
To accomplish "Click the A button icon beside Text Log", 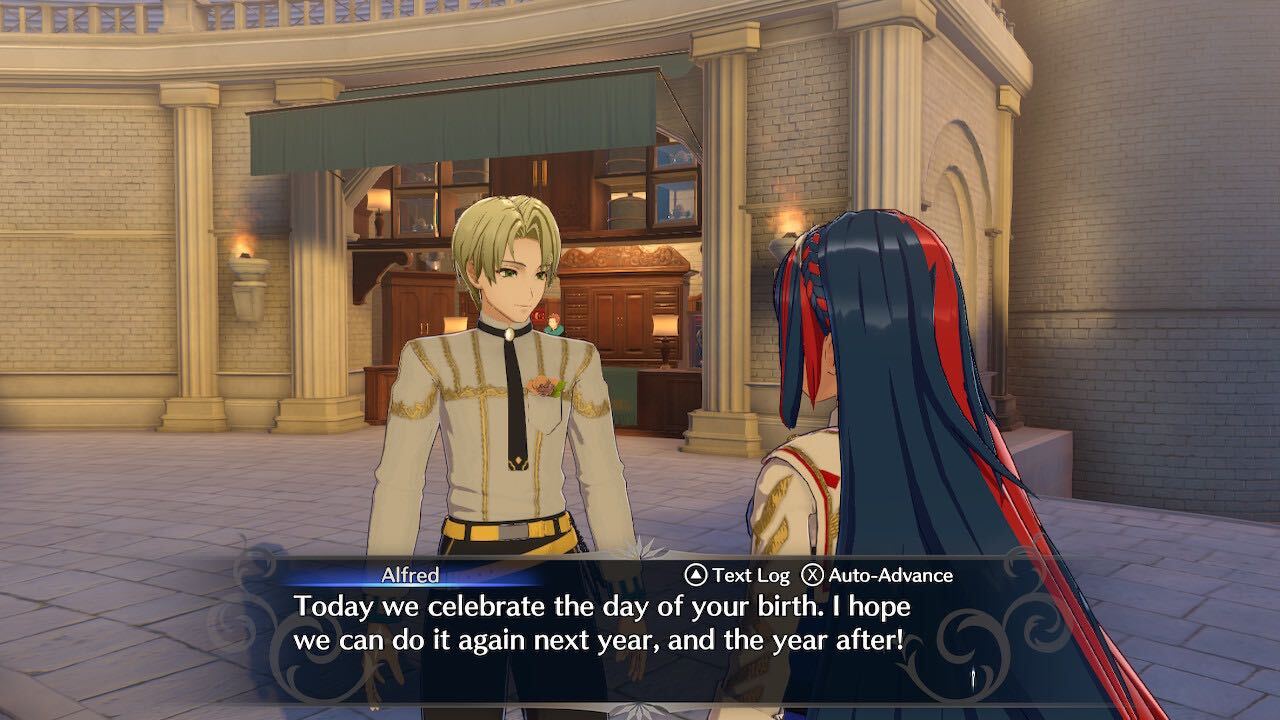I will 695,575.
